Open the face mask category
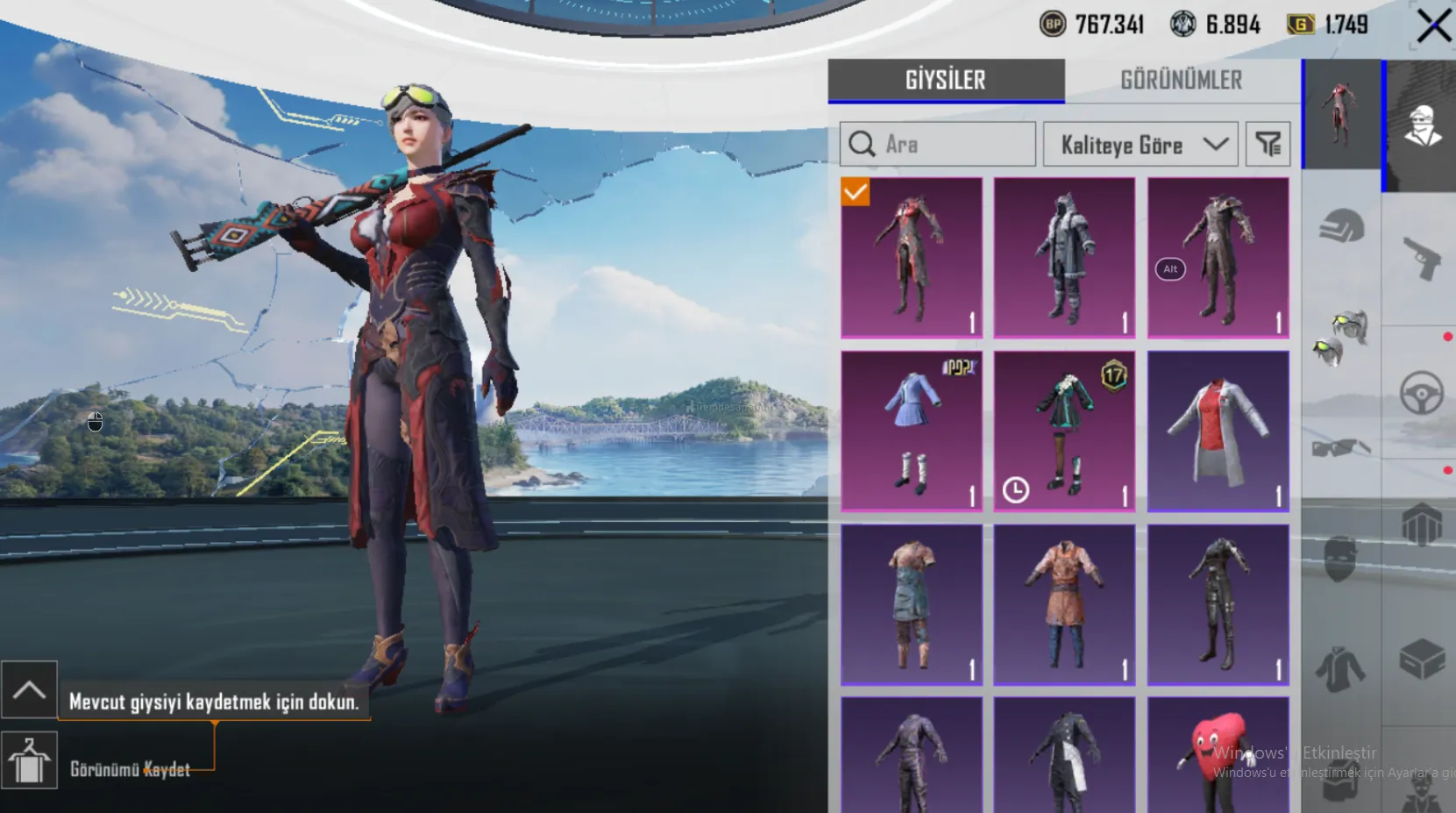 1341,559
